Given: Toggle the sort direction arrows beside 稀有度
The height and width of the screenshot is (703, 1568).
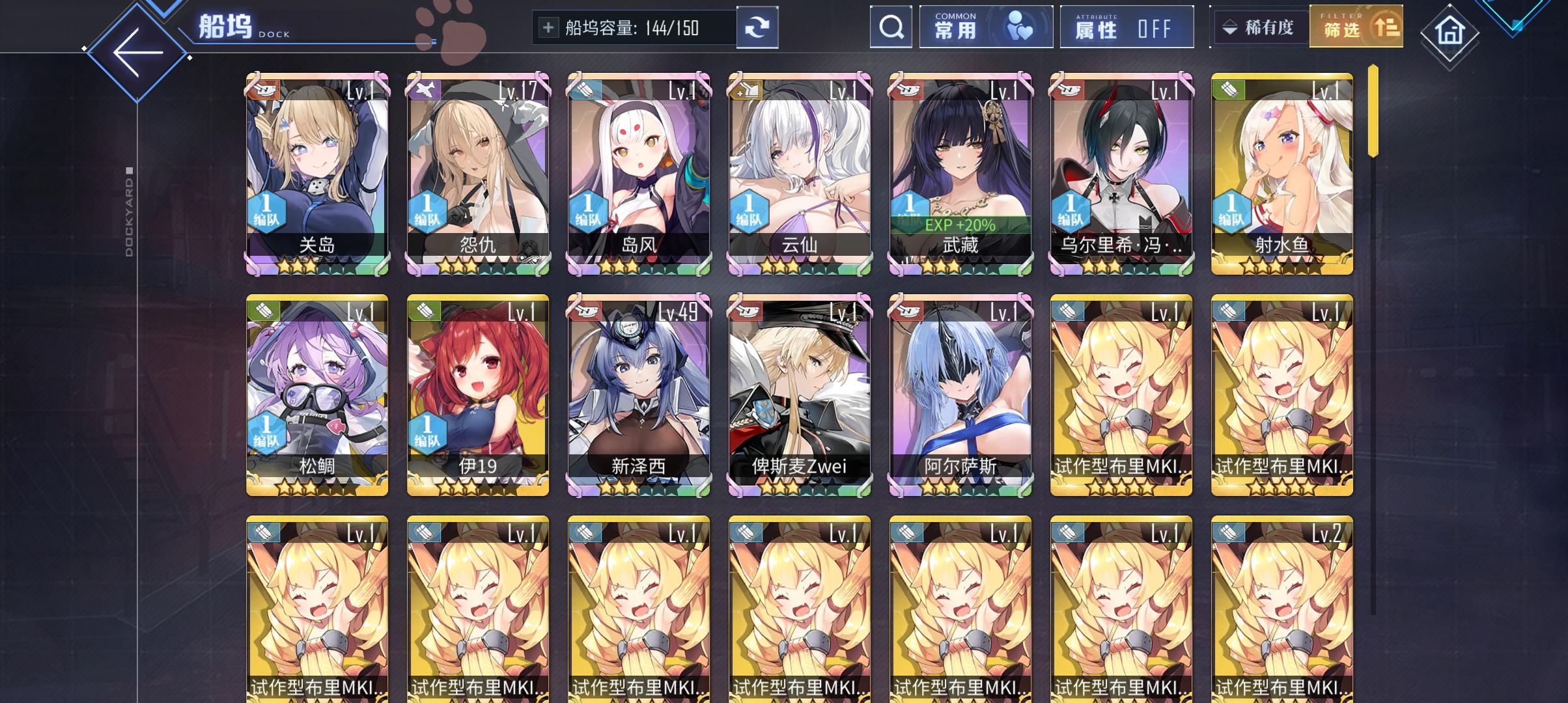Looking at the screenshot, I should [1231, 27].
